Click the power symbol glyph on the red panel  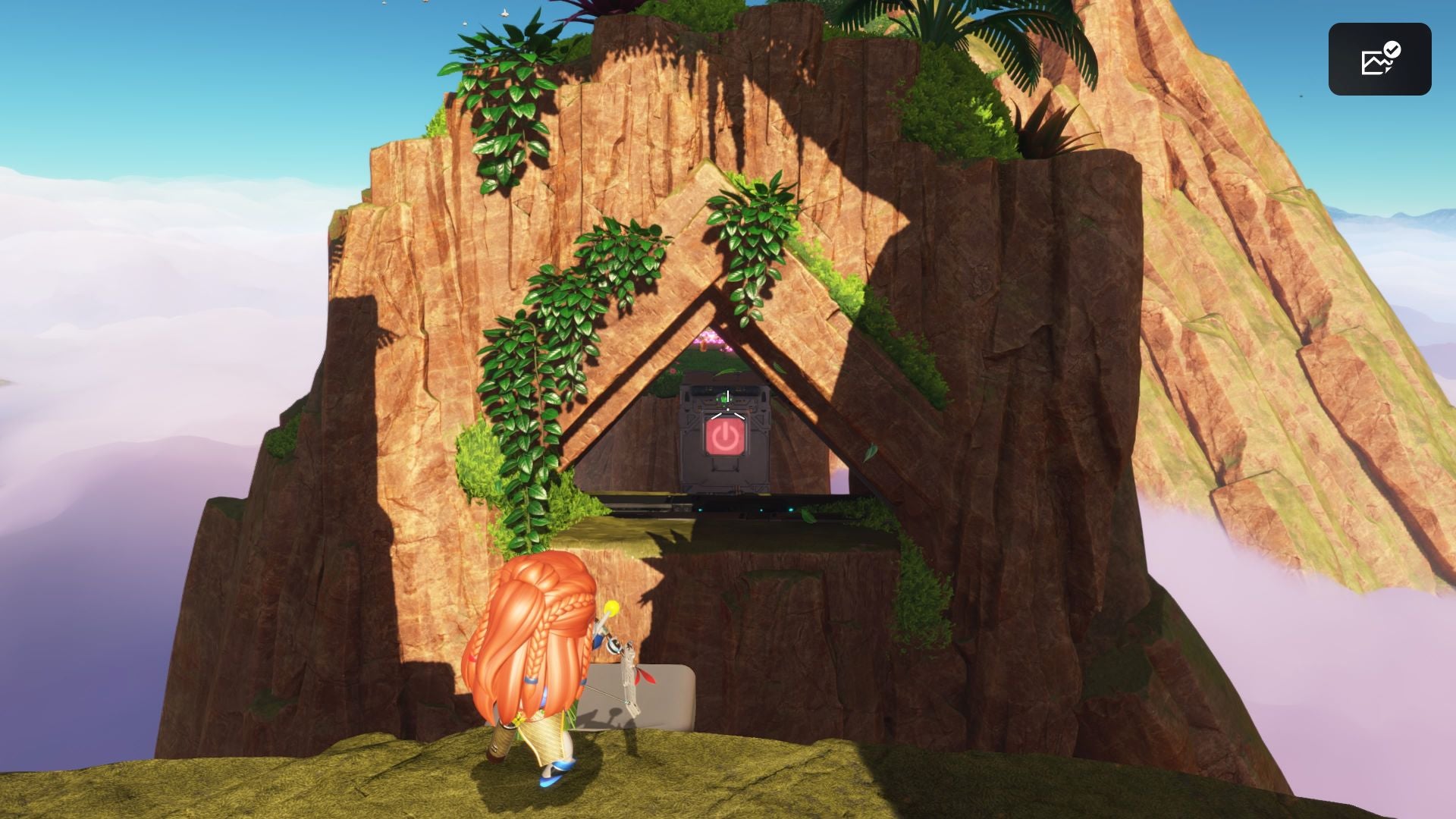click(725, 437)
